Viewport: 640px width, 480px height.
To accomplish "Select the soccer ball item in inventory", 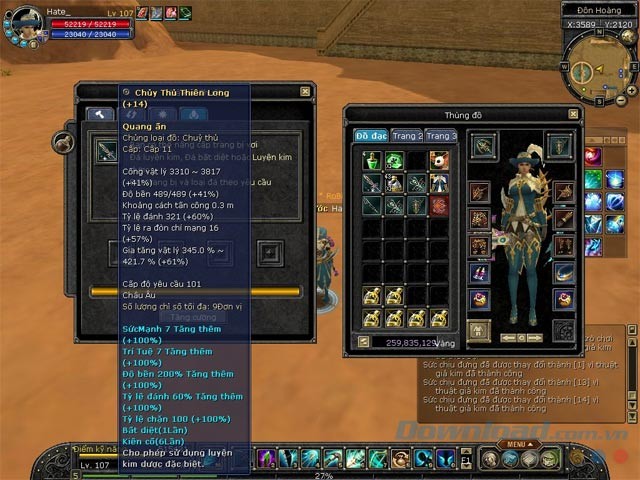I will tap(440, 160).
